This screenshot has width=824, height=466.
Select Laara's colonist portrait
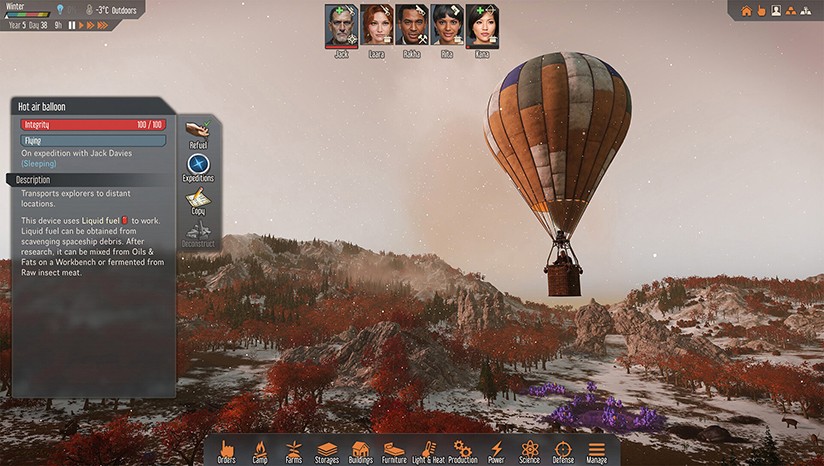click(x=376, y=26)
